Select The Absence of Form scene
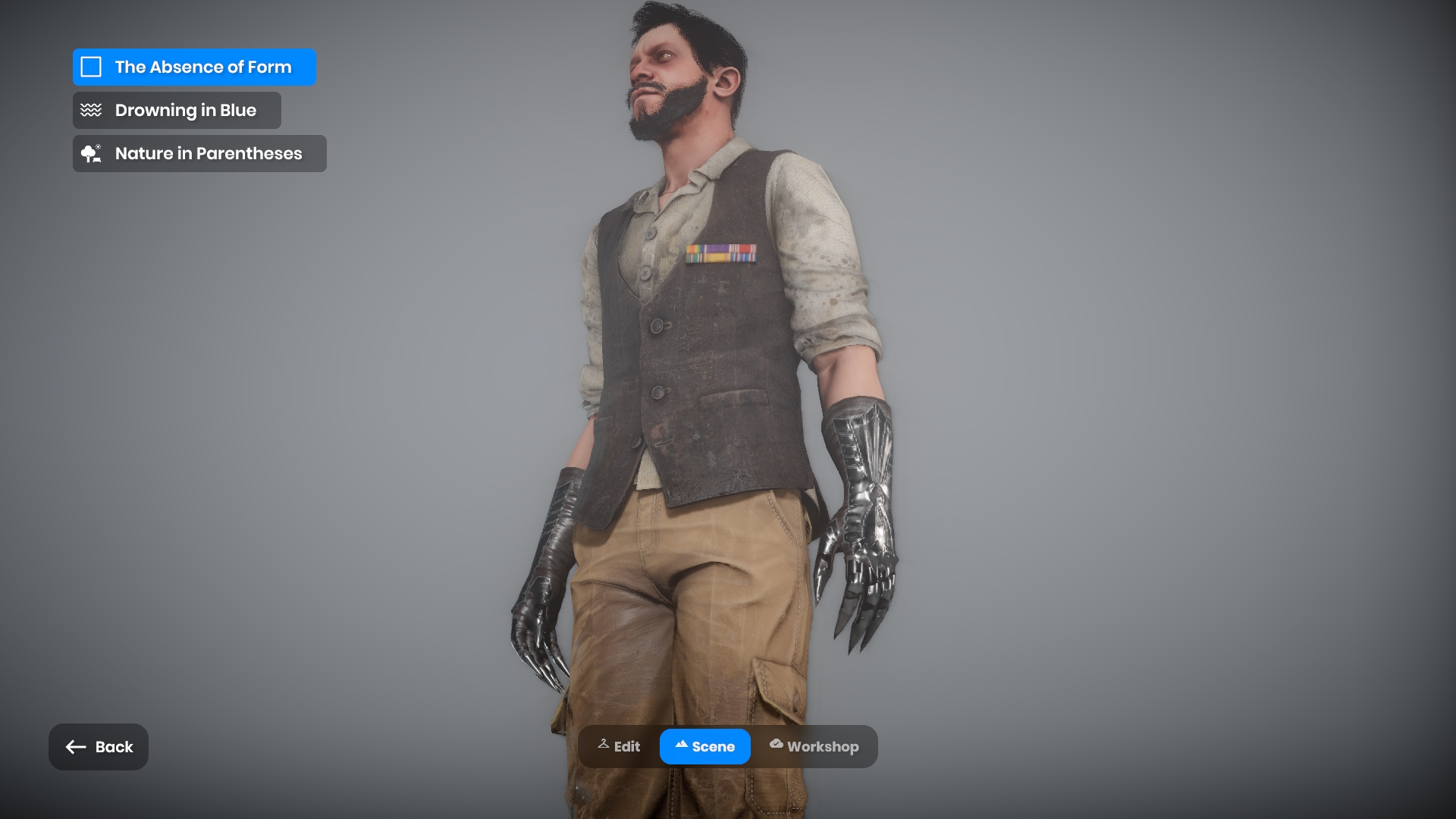This screenshot has width=1456, height=819. (194, 67)
